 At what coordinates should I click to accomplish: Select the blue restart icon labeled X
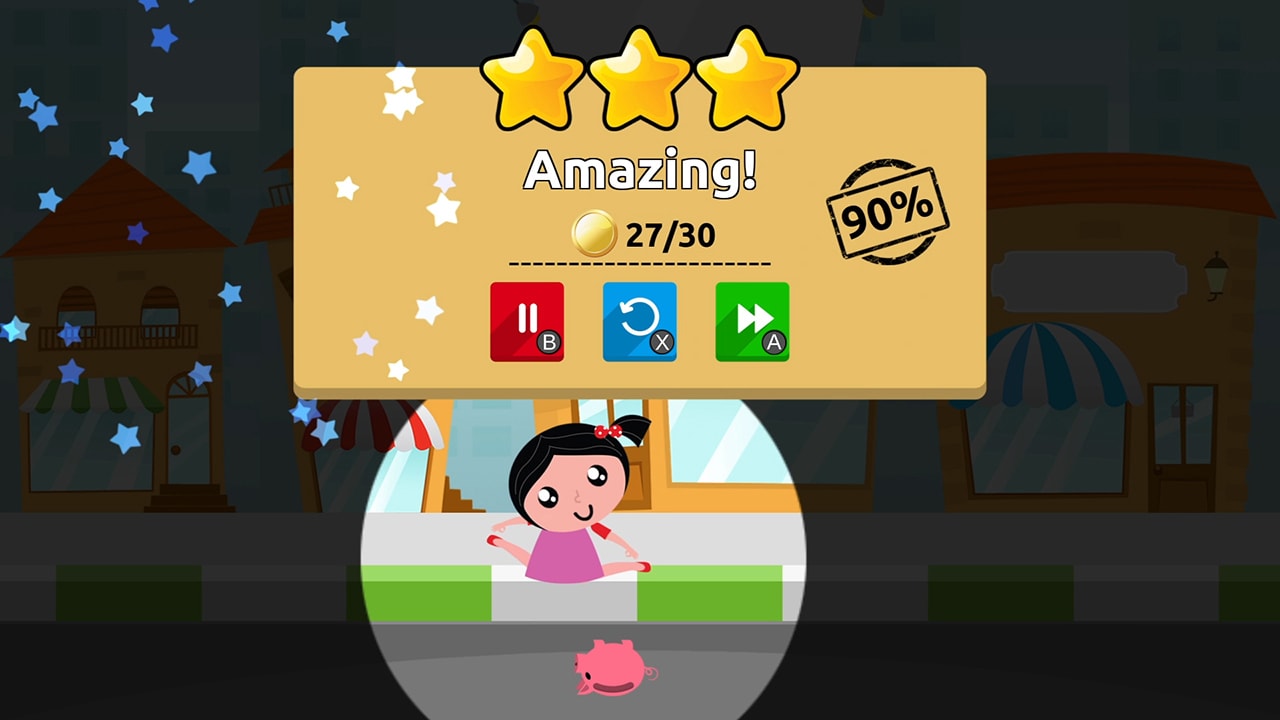coord(639,322)
